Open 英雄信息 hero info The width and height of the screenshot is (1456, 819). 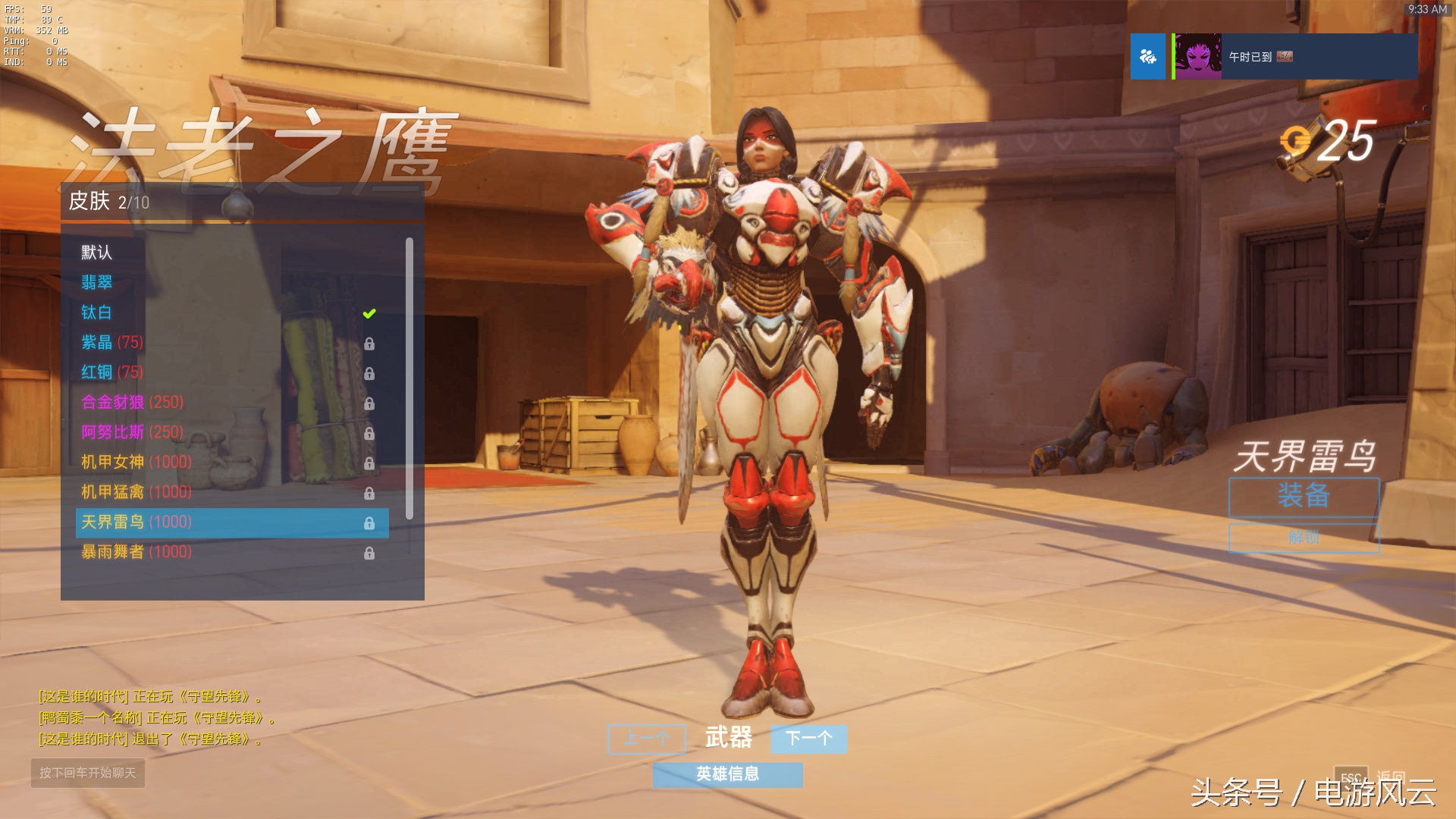click(x=727, y=774)
